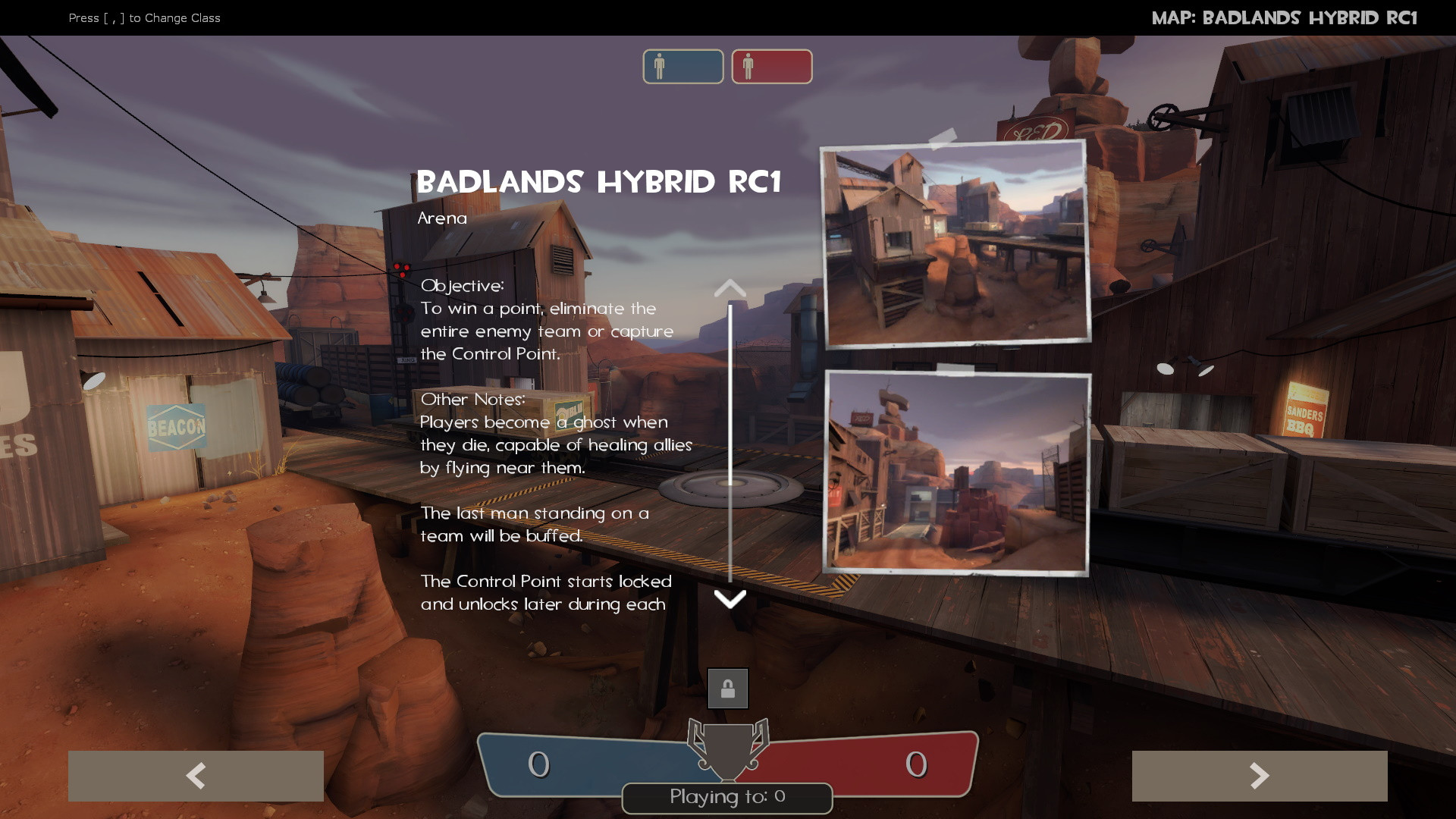Select the BLU team player icon
This screenshot has height=819, width=1456.
coord(682,67)
